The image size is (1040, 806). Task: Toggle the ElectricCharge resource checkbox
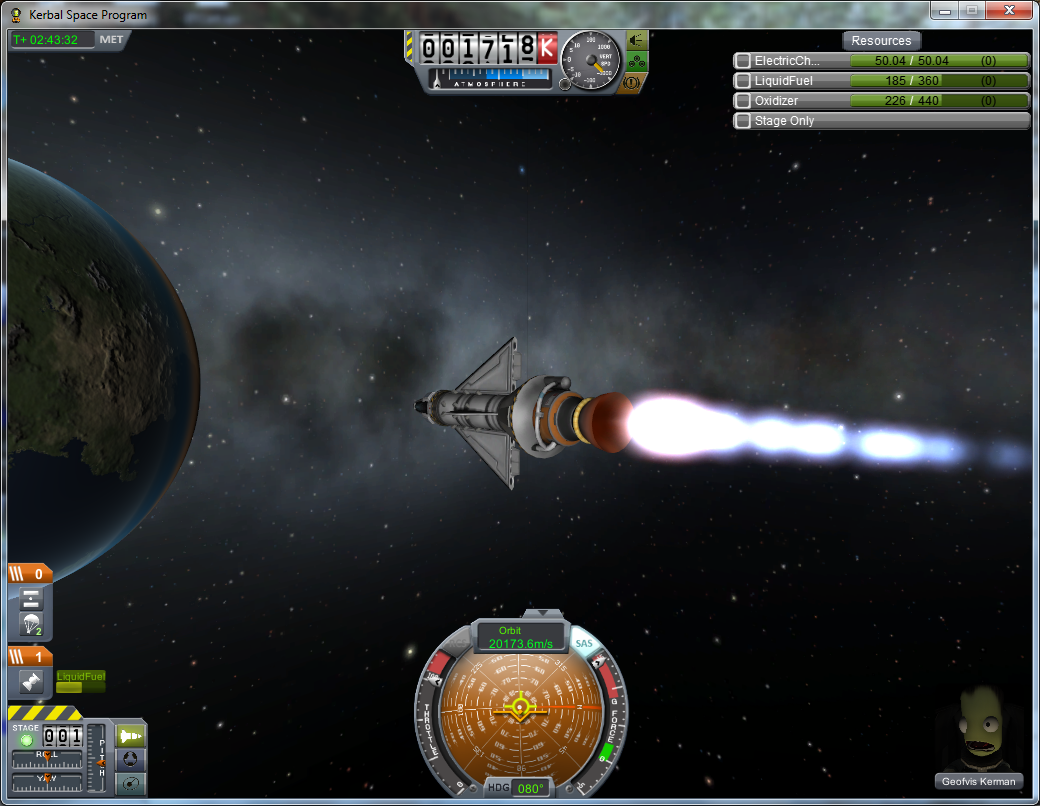coord(743,61)
